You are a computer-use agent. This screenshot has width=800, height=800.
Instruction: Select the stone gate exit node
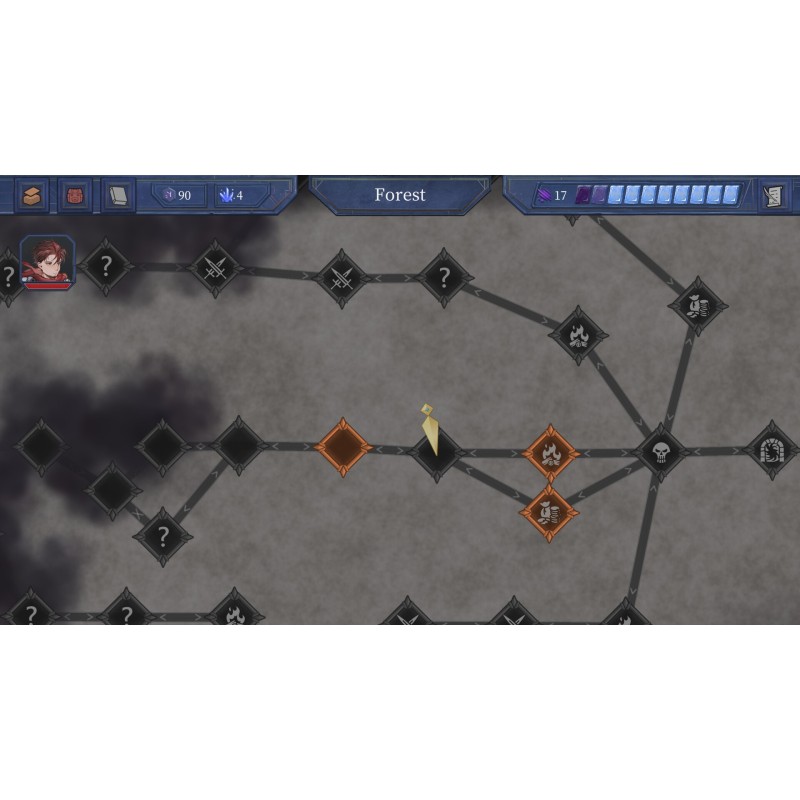pos(772,449)
